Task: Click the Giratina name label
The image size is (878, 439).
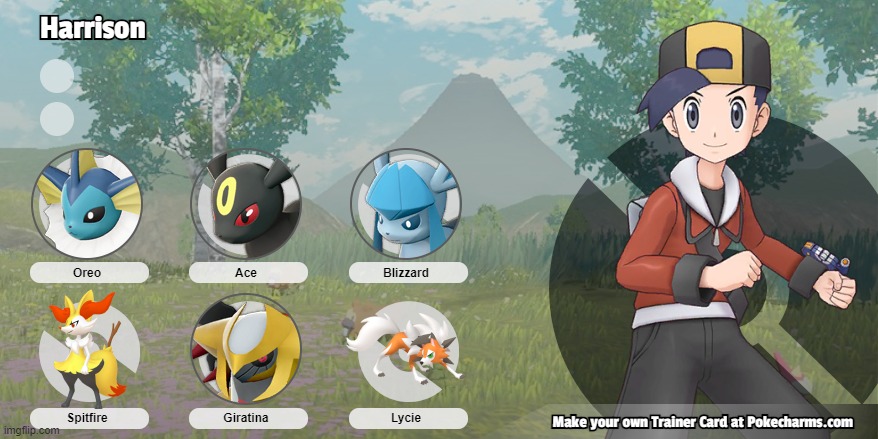Action: 247,418
